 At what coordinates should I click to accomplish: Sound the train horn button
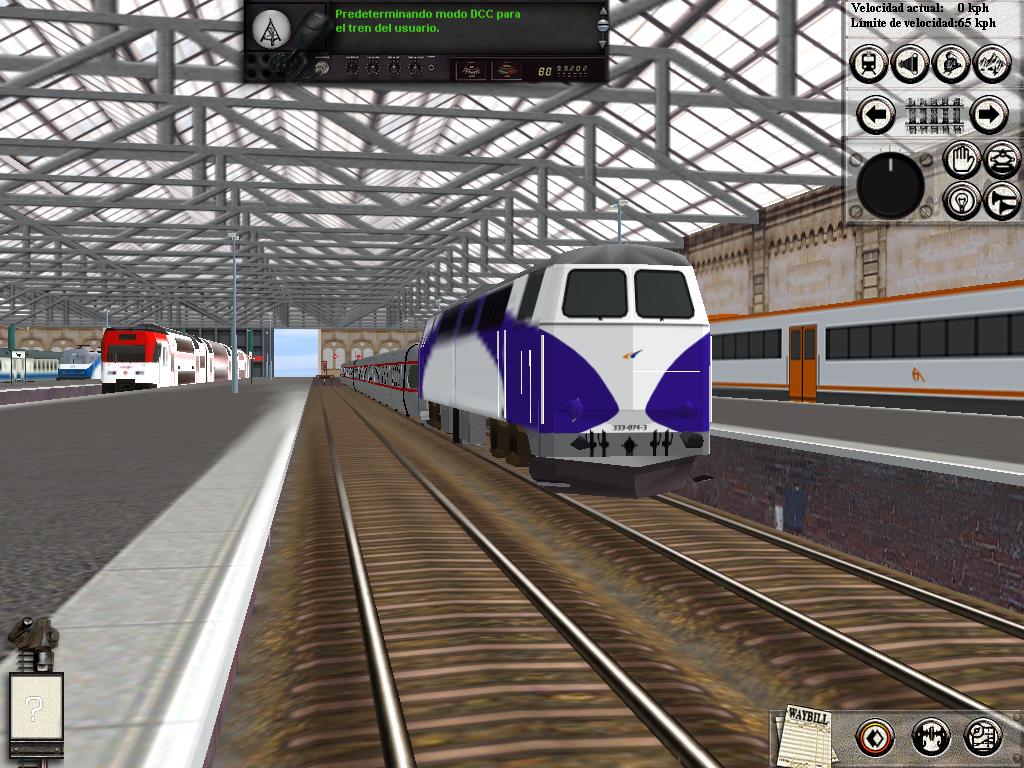click(1002, 200)
